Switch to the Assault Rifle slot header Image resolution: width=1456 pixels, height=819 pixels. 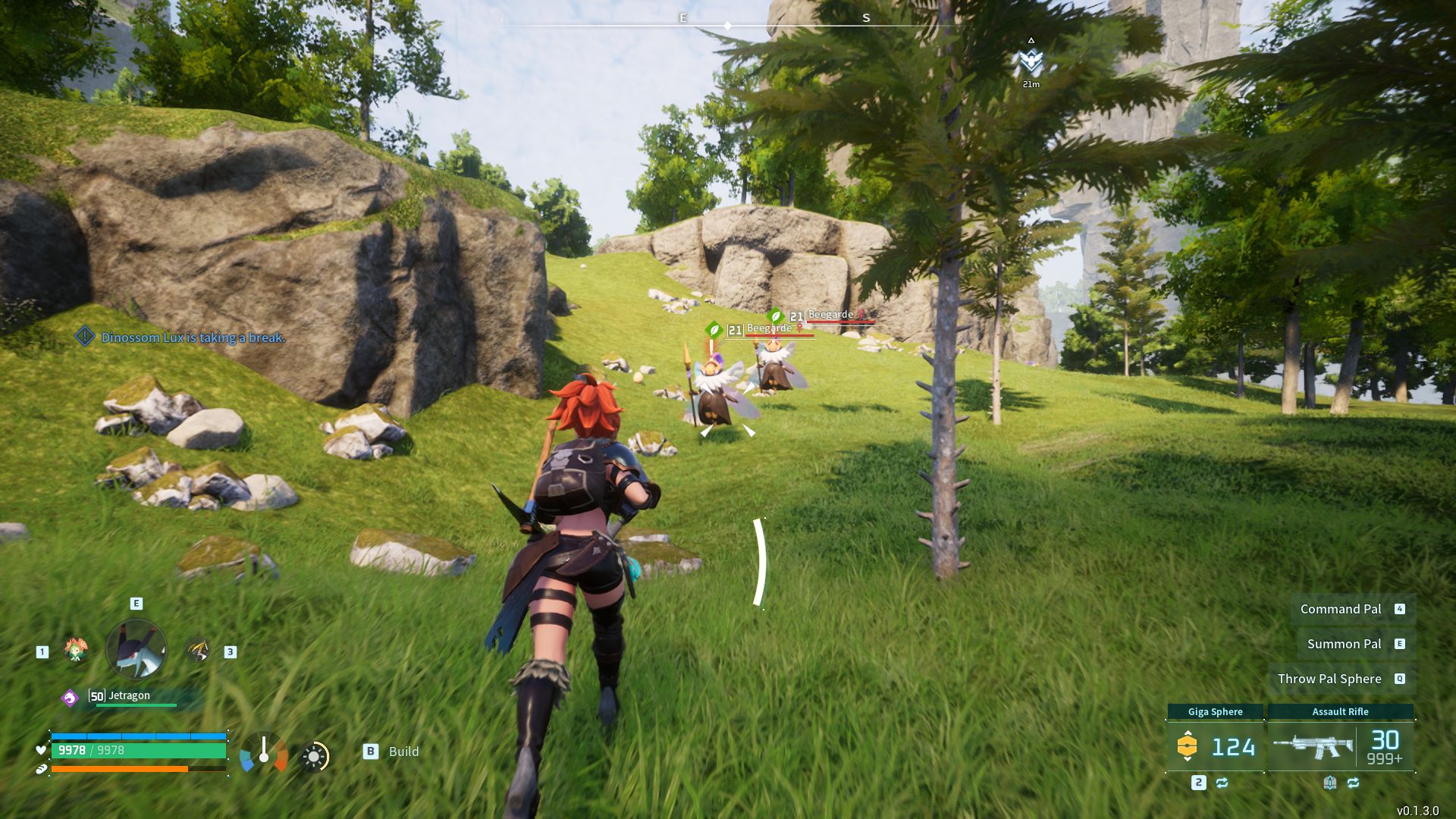[1341, 711]
